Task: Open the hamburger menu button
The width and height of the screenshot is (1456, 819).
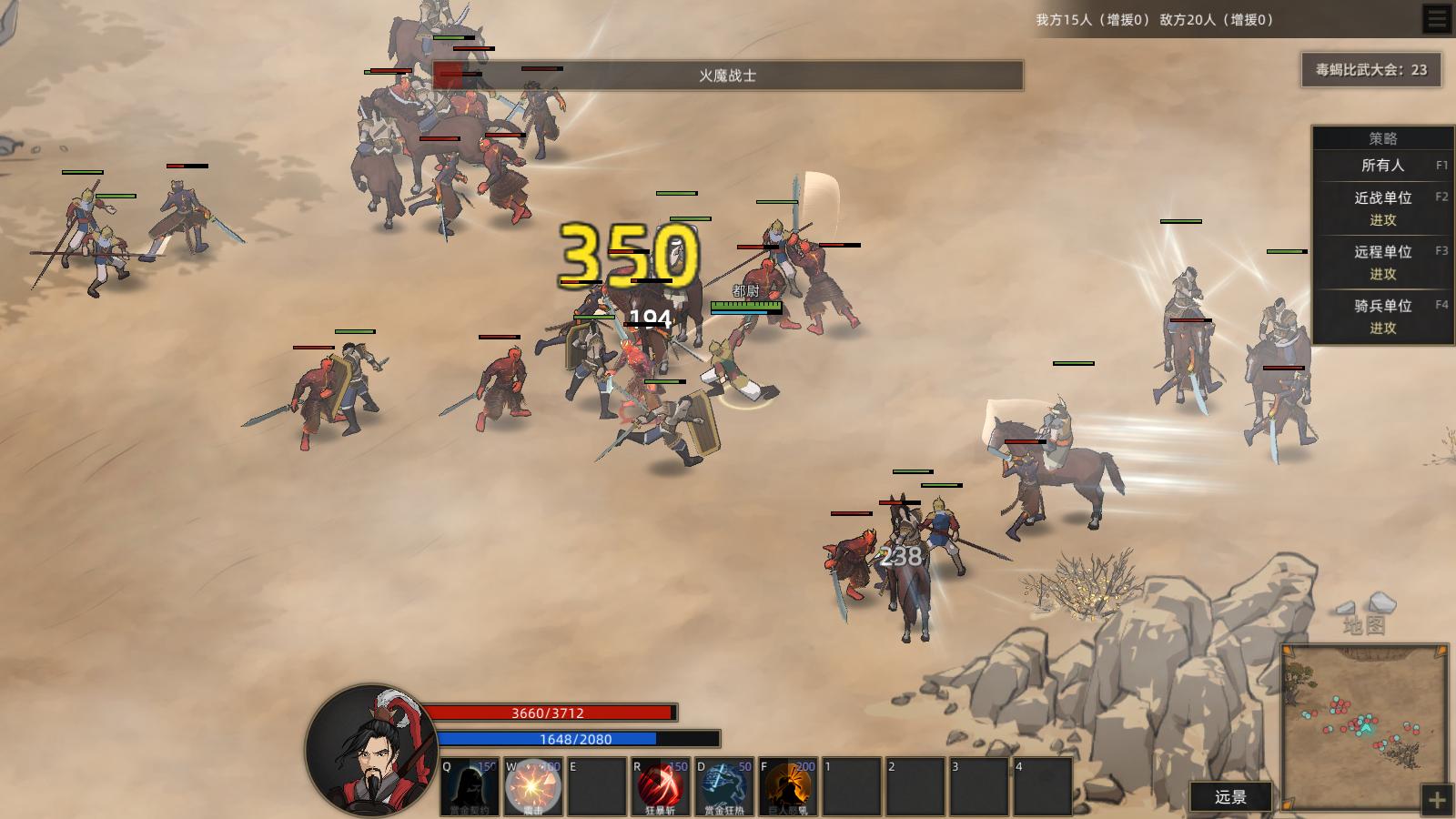Action: click(1437, 19)
